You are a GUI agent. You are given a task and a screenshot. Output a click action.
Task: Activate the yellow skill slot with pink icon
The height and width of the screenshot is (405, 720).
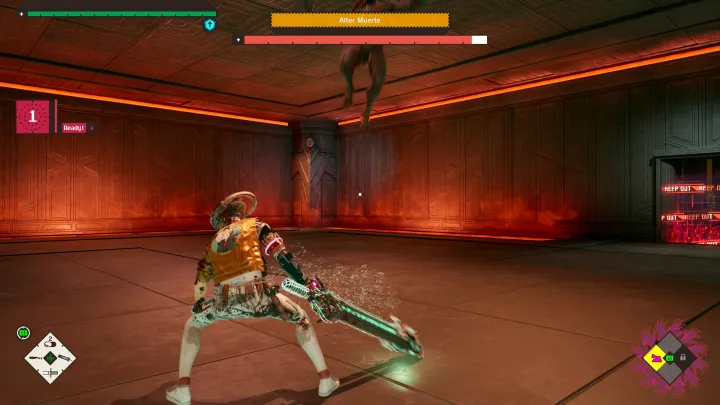657,357
